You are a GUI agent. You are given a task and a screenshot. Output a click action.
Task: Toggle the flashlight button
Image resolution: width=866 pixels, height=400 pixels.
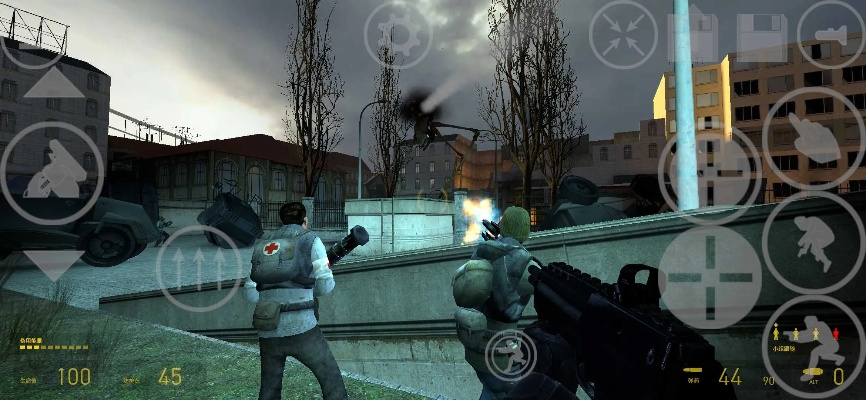click(x=831, y=35)
